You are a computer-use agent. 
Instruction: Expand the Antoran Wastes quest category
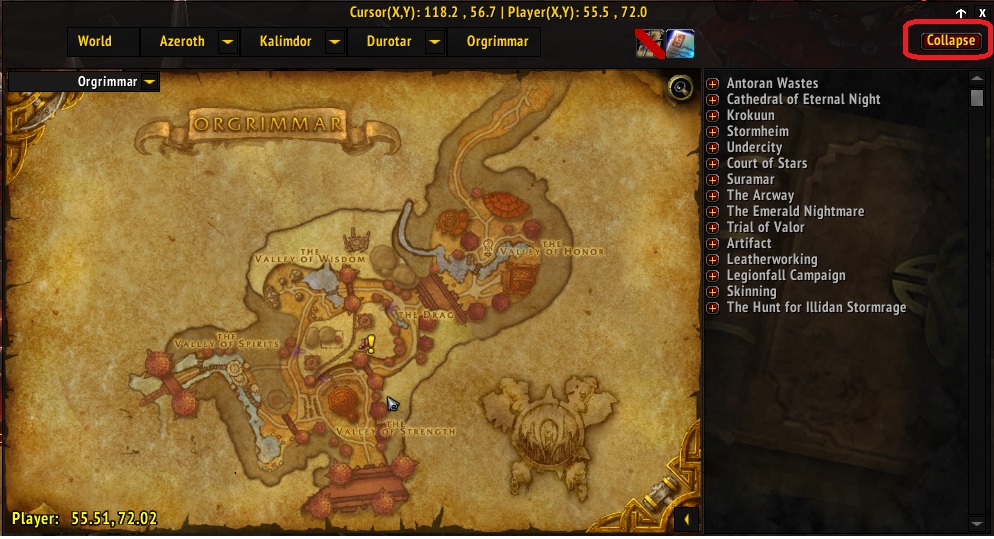[x=713, y=84]
